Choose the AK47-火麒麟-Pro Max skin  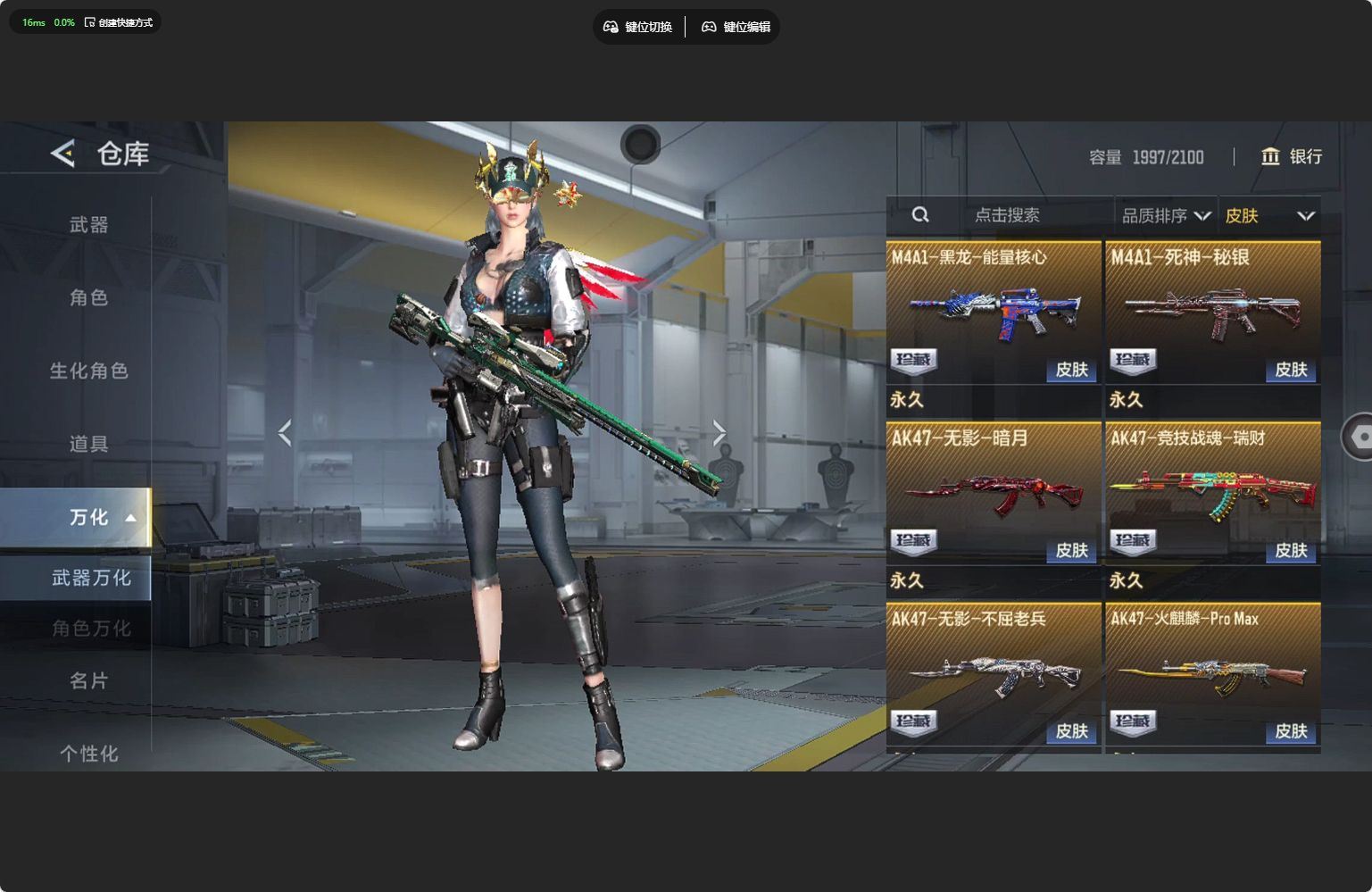pos(1212,673)
